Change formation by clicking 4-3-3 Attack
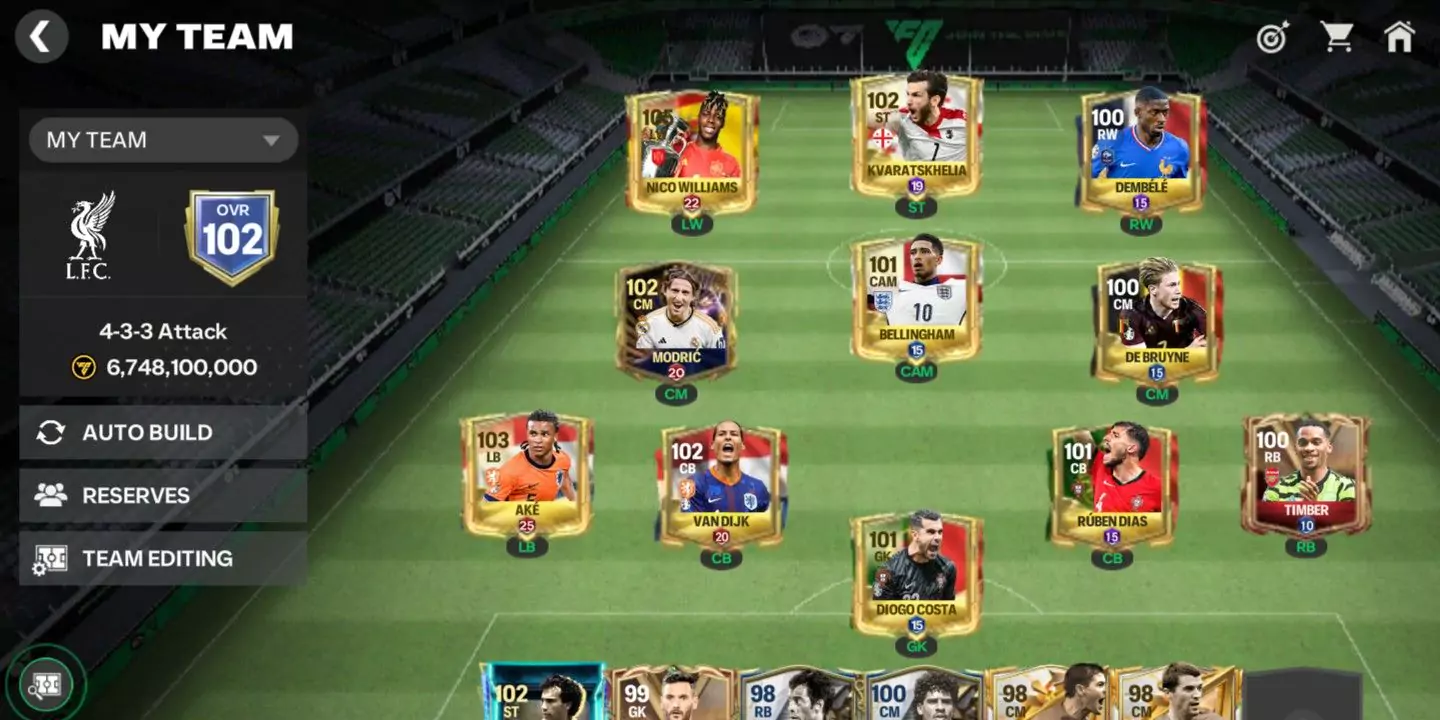 (162, 331)
